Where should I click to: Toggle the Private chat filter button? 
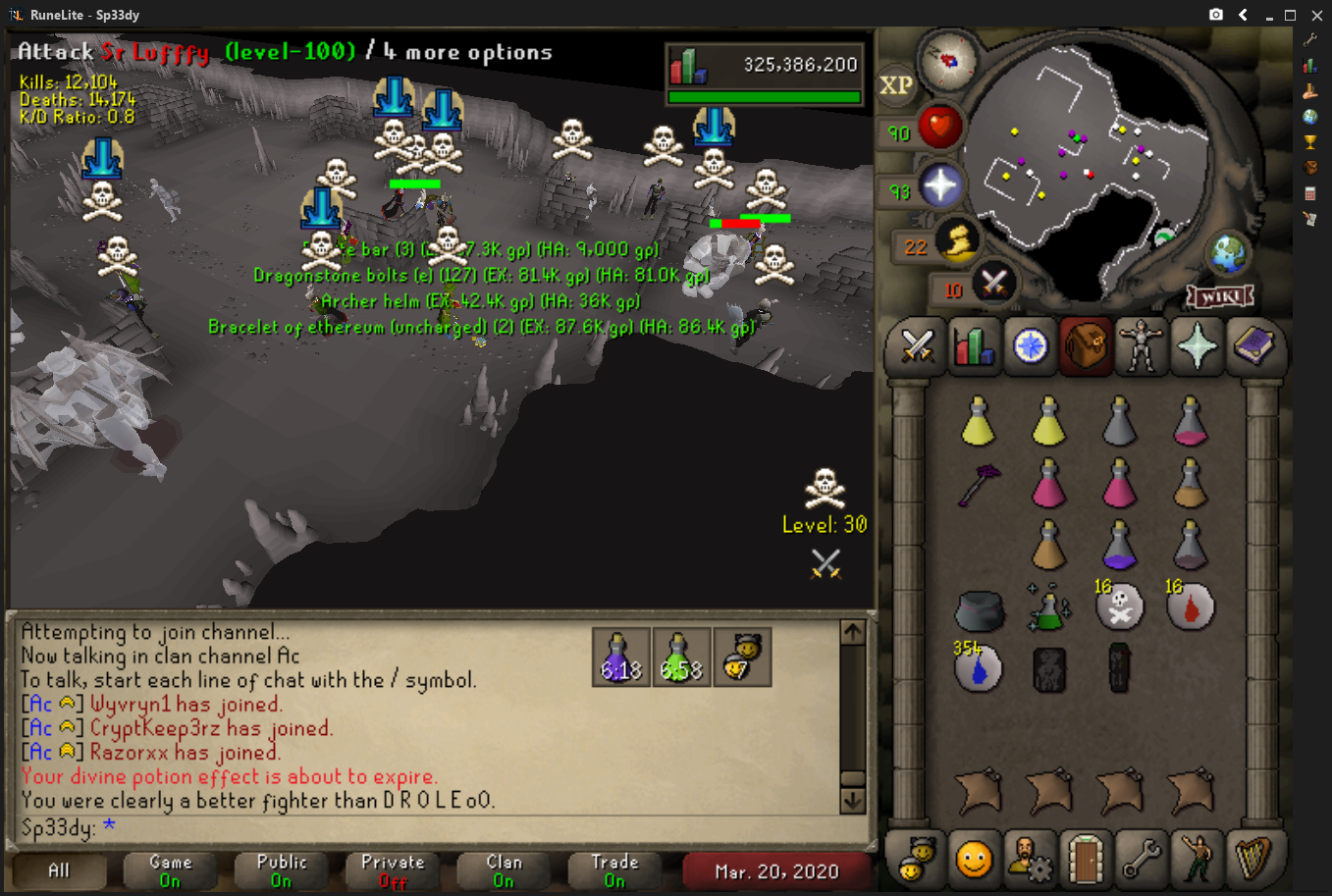[393, 870]
